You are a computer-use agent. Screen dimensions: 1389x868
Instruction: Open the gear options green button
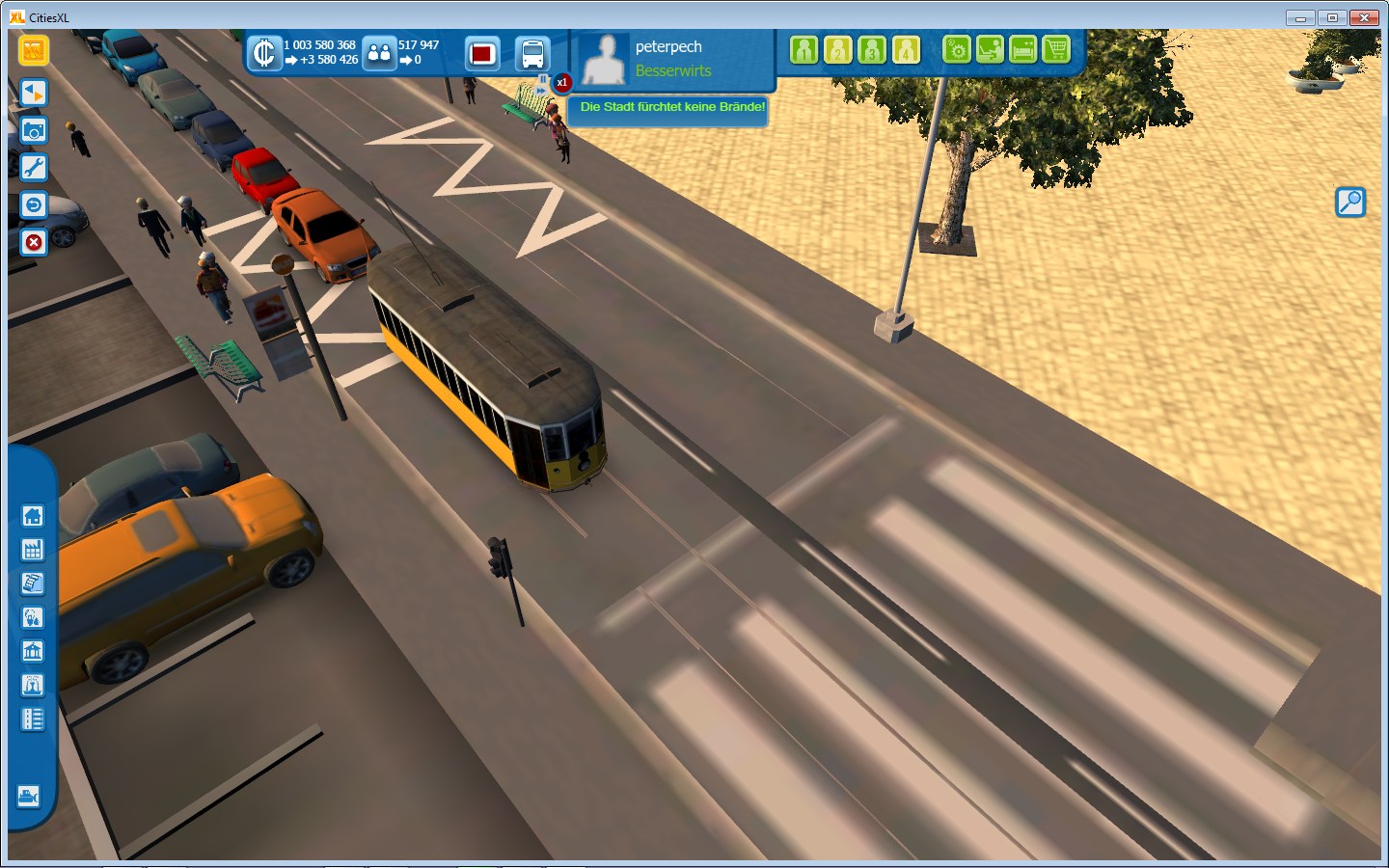[956, 50]
